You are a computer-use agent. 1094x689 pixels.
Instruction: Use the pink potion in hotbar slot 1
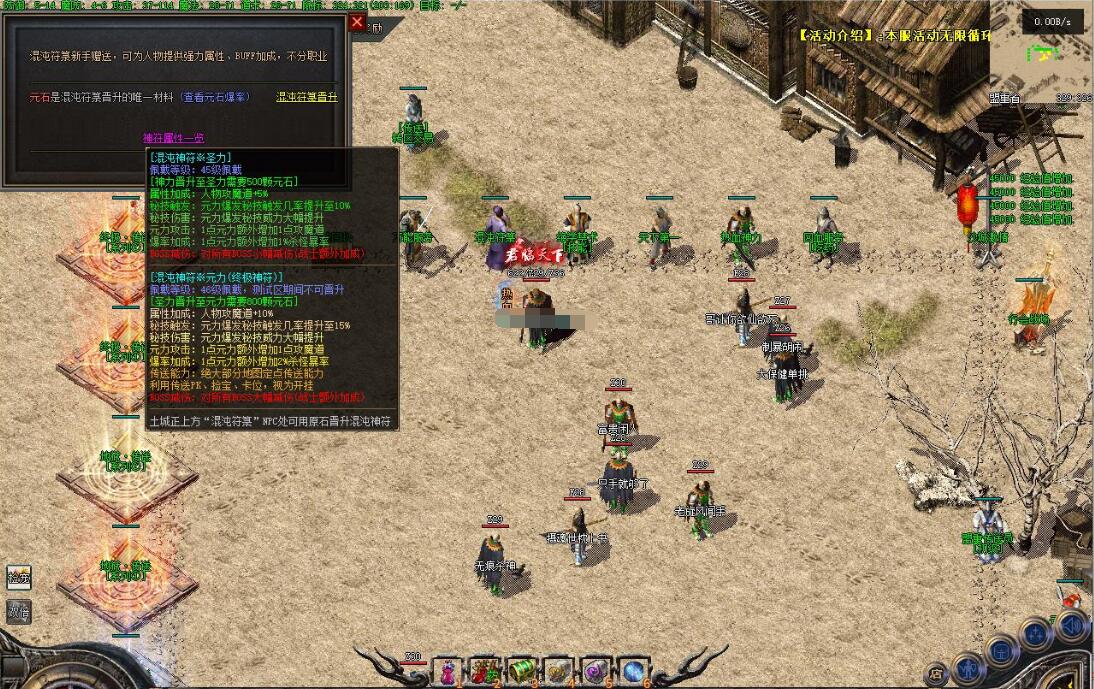(x=448, y=671)
